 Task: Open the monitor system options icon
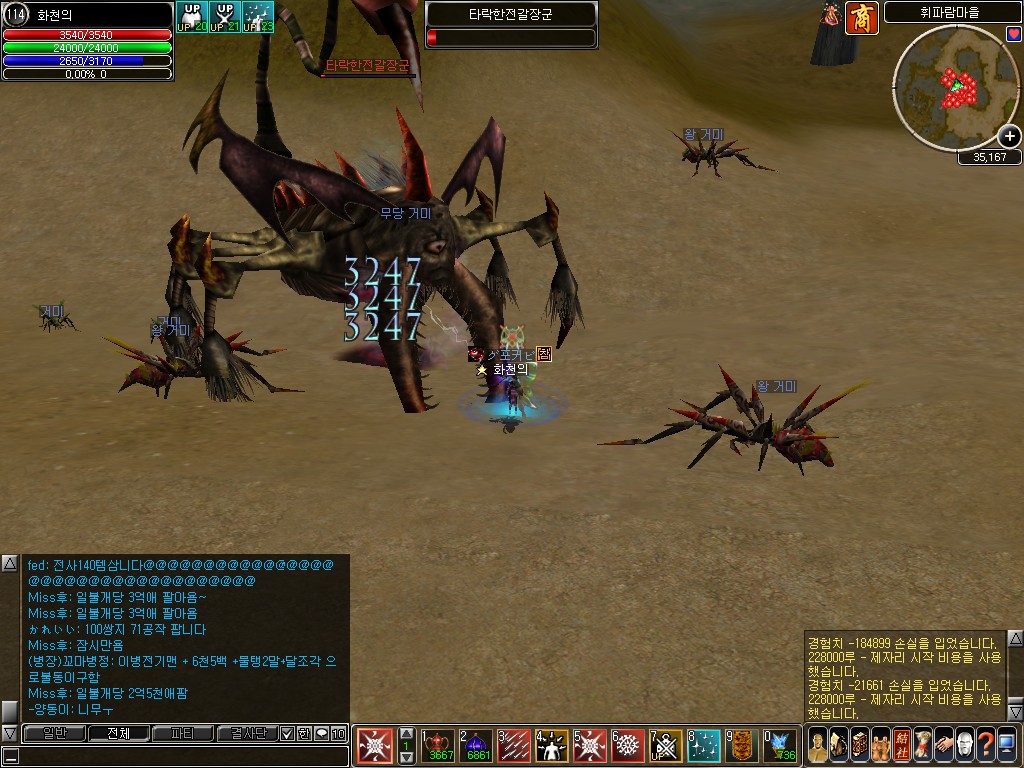click(1006, 746)
